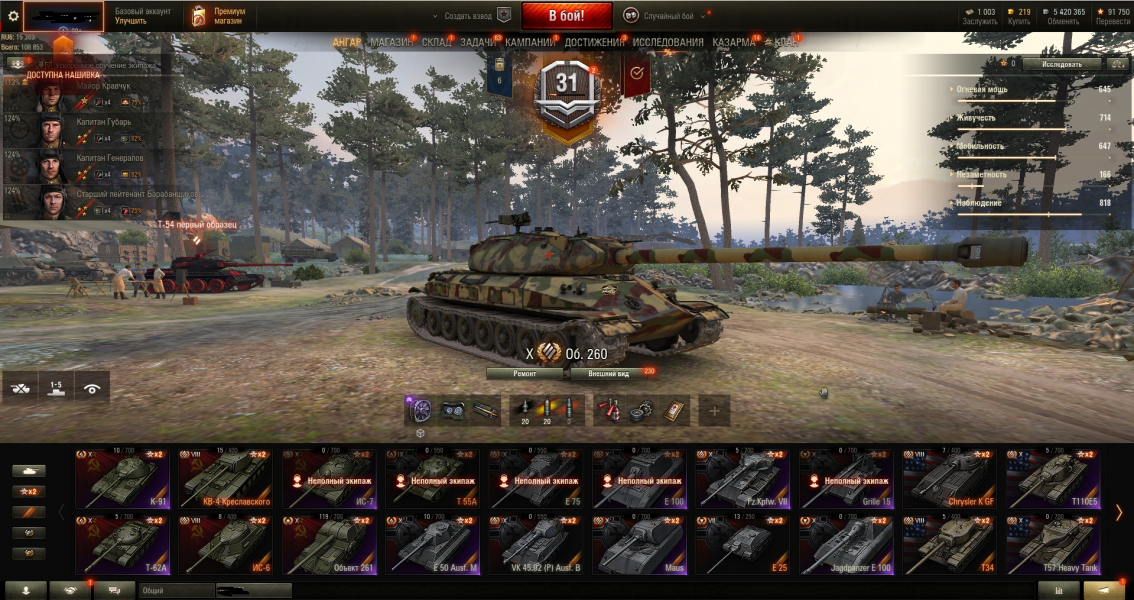Go to the ЗАДАЧИ tab
This screenshot has width=1134, height=600.
(x=479, y=43)
